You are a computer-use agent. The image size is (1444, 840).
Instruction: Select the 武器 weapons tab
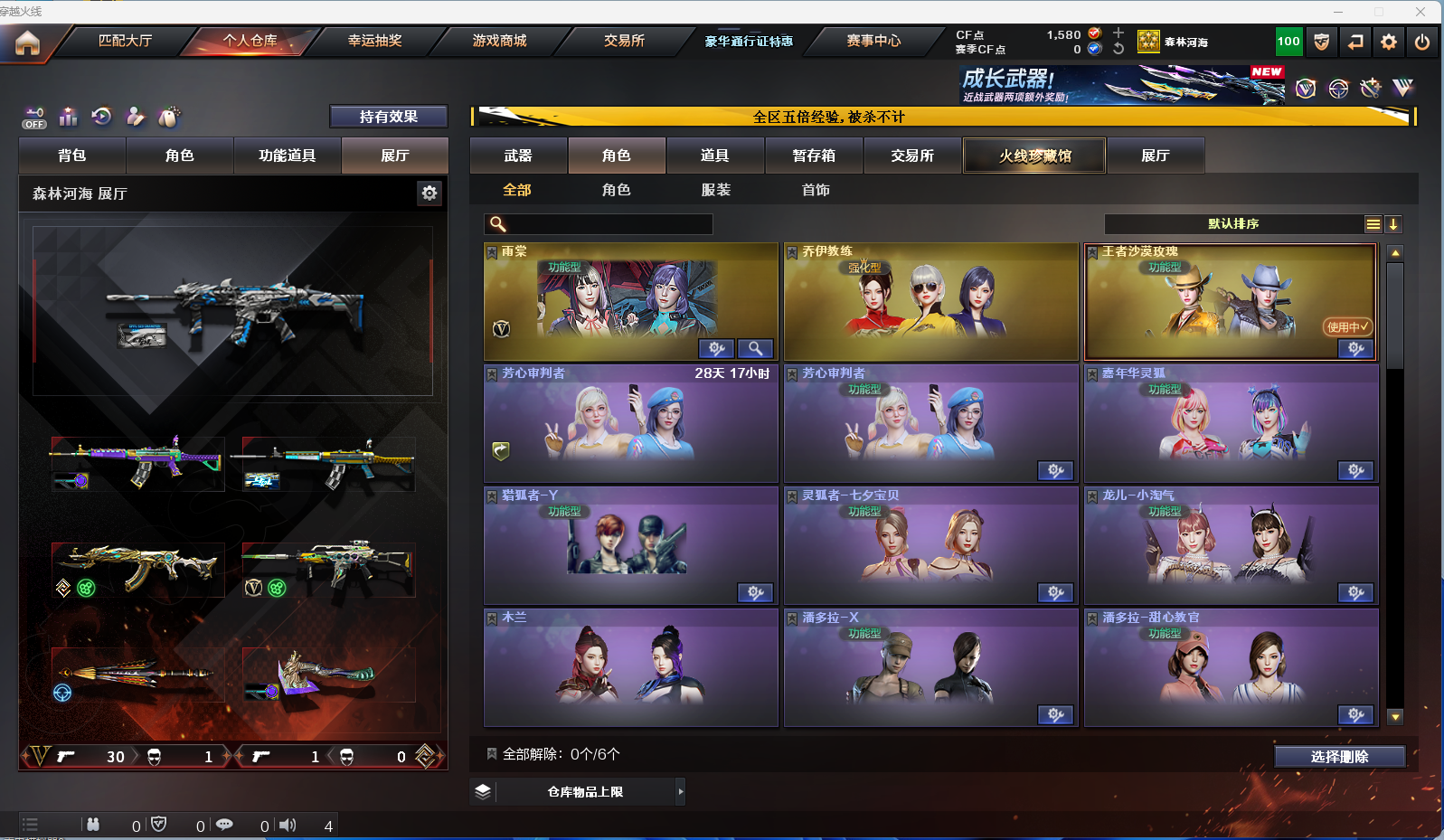tap(518, 156)
